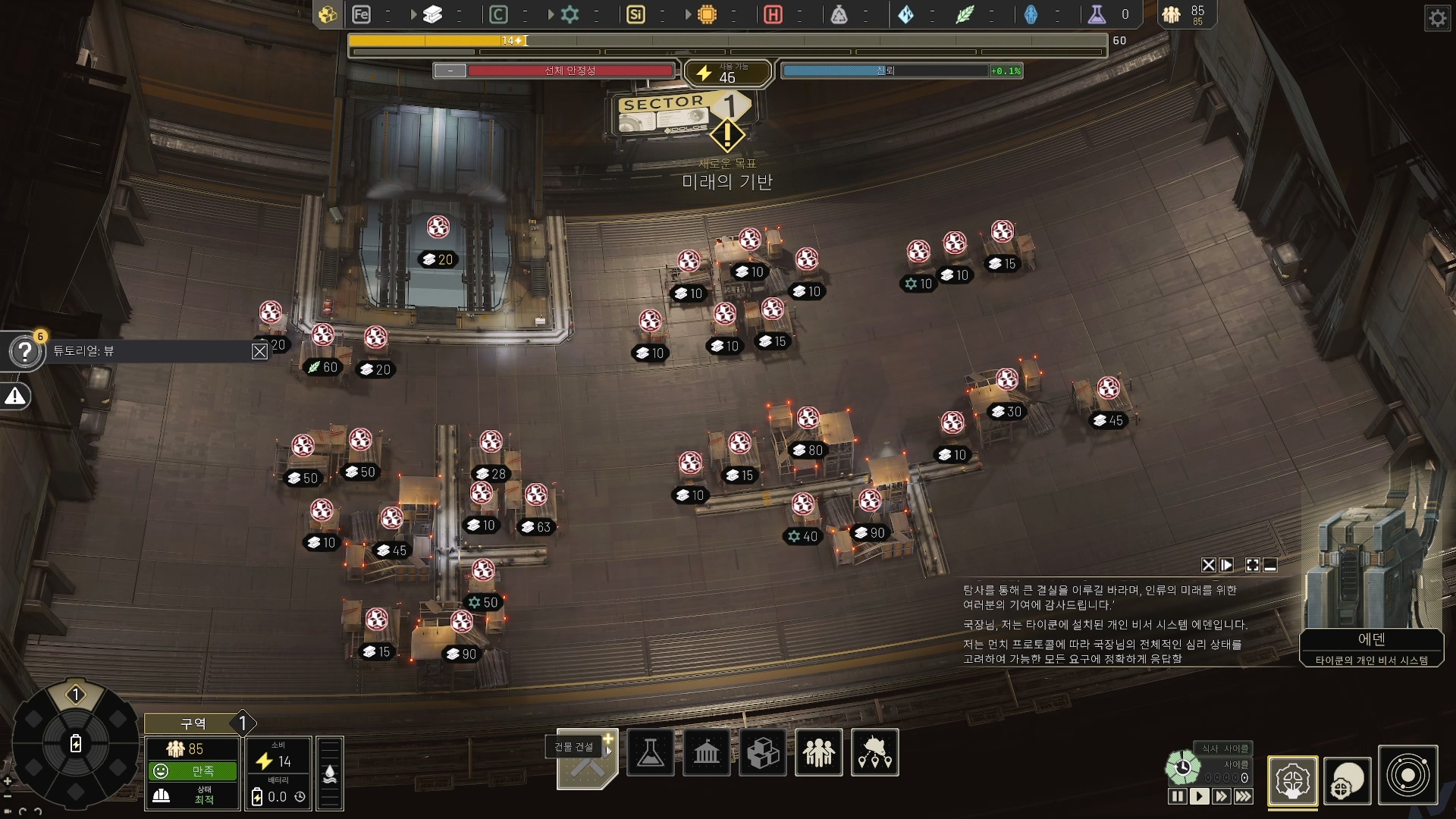Viewport: 1456px width, 819px height.
Task: Select sector 1 on the sector wheel
Action: pyautogui.click(x=75, y=695)
